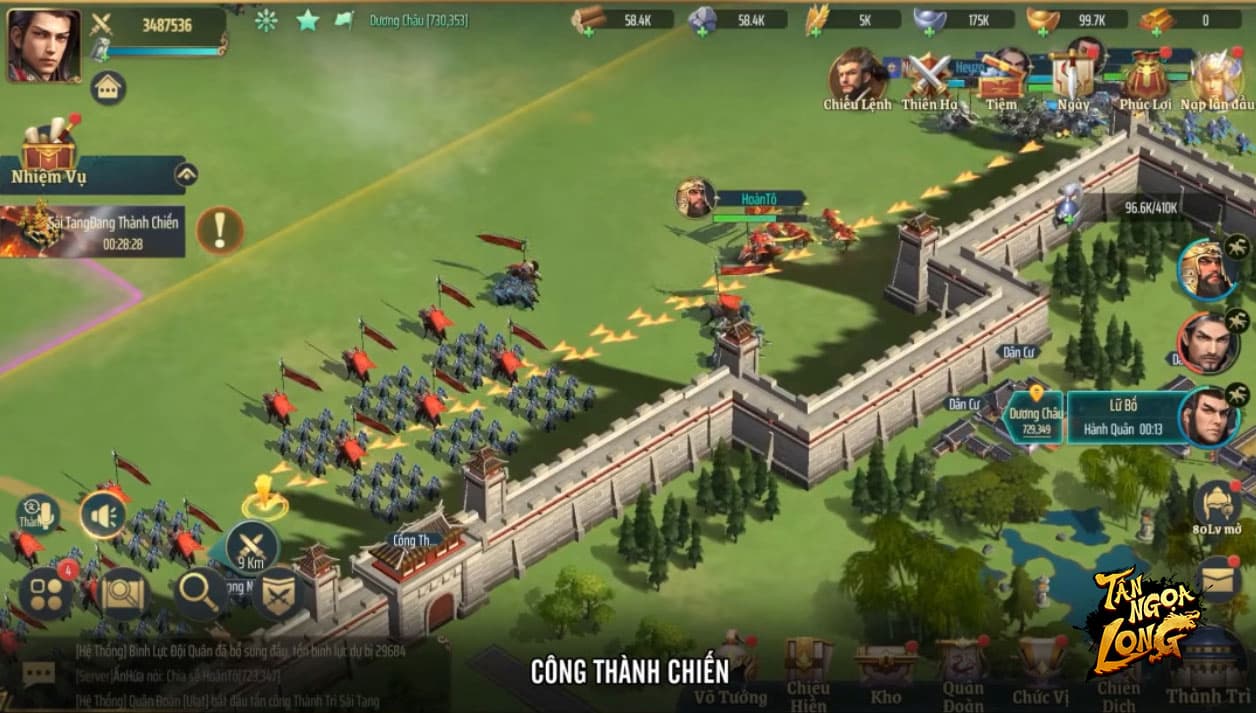Return home via the house icon

click(108, 88)
